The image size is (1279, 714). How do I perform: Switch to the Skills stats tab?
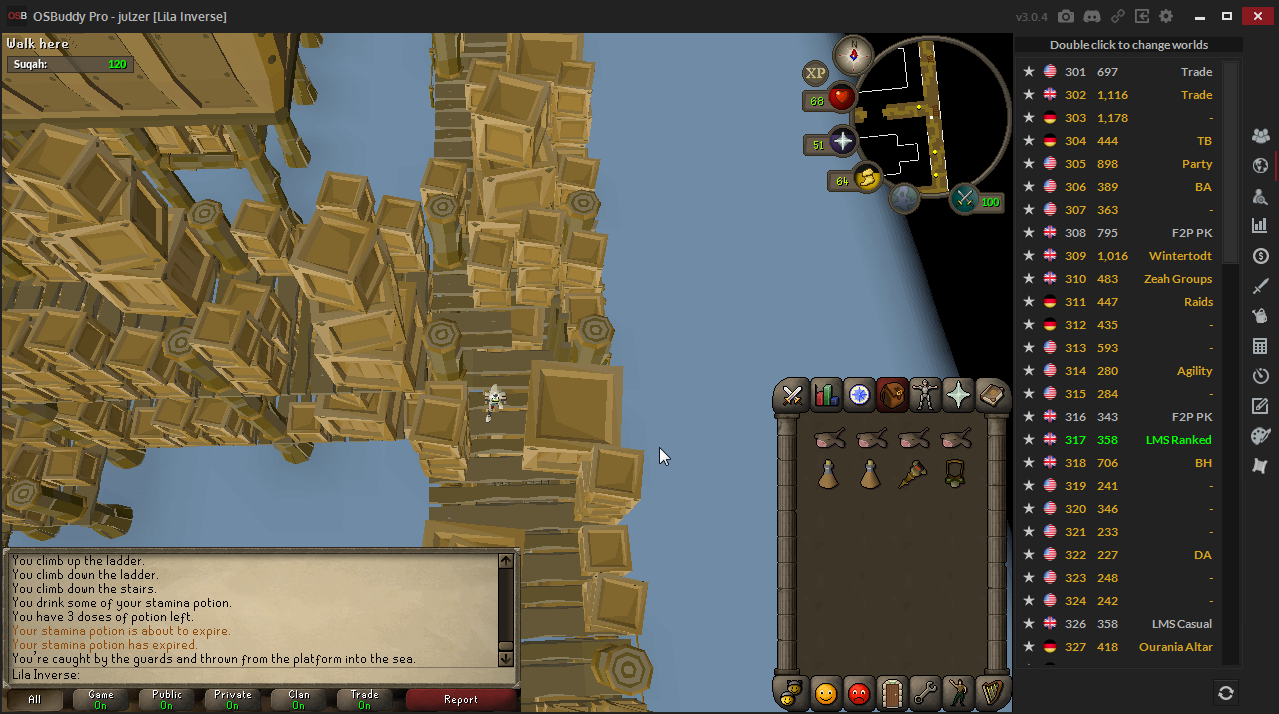[826, 396]
